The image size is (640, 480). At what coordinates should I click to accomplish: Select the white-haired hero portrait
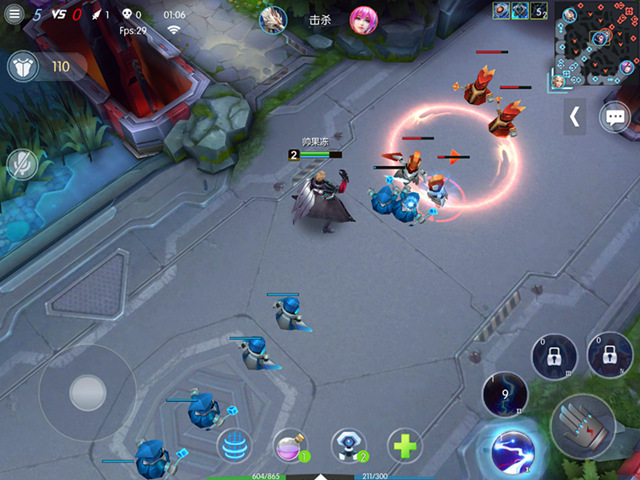[273, 19]
